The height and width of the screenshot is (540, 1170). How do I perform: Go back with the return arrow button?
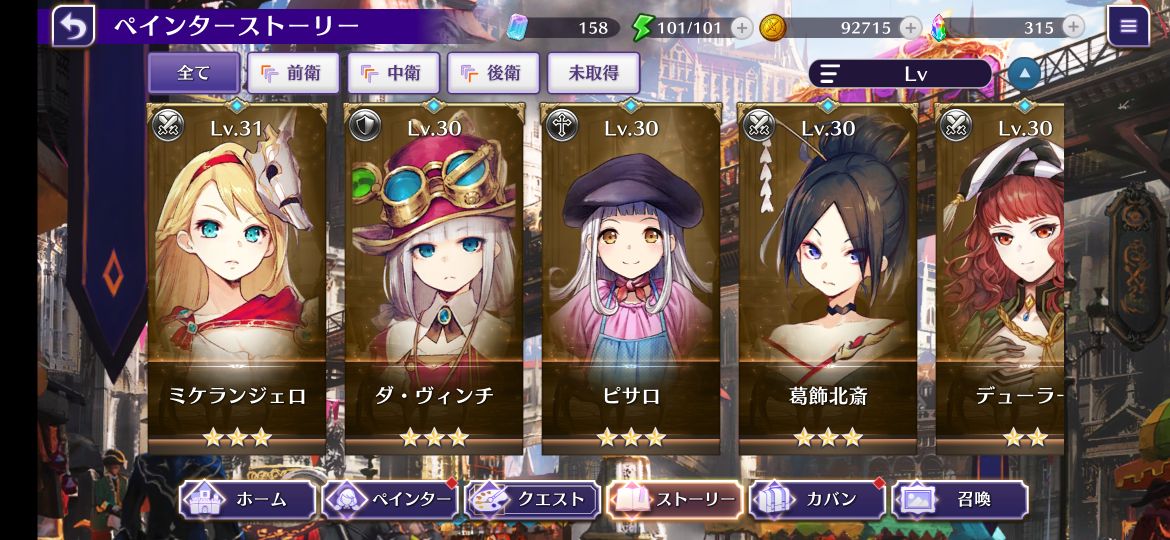coord(73,26)
